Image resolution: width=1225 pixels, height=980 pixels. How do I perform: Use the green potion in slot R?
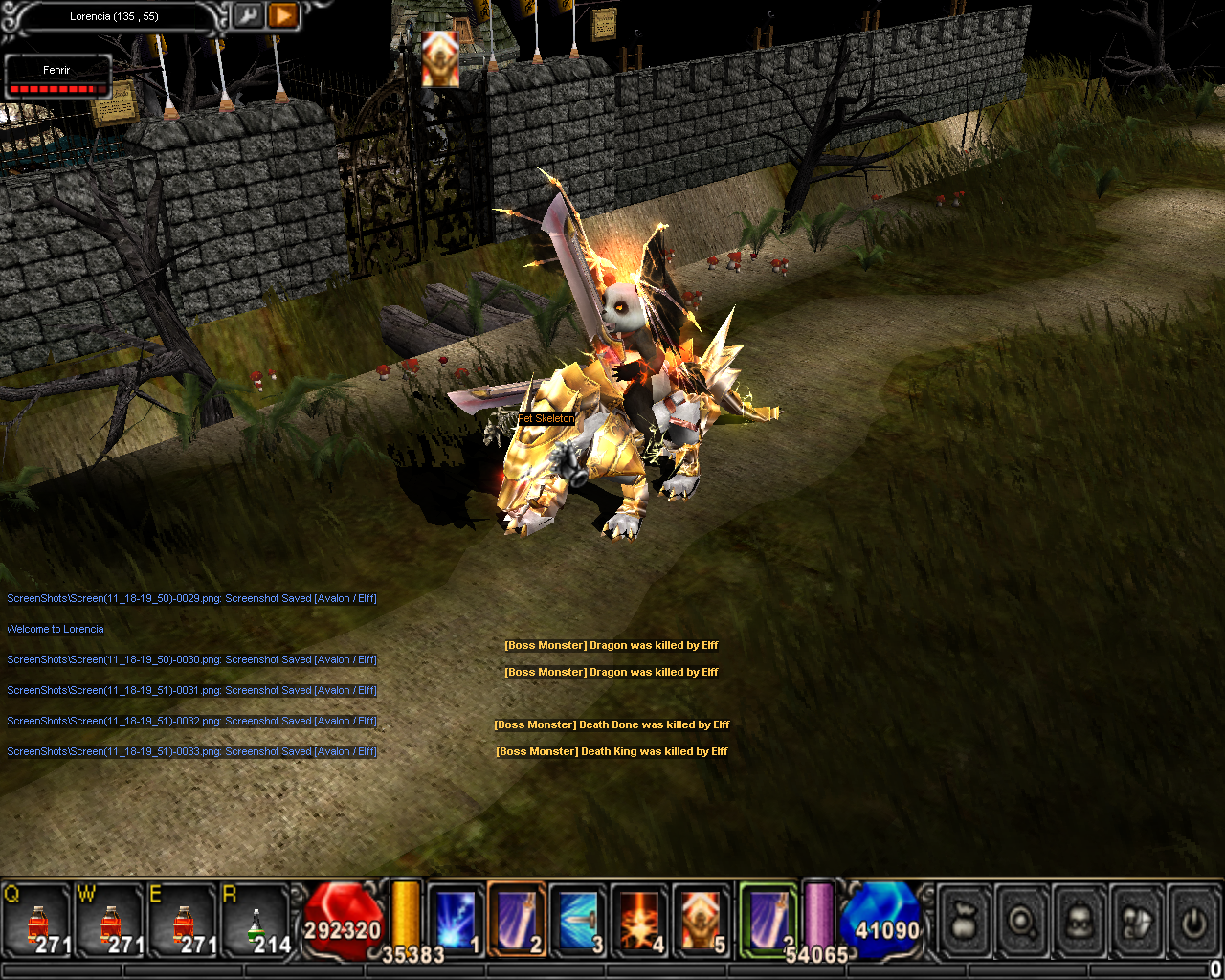pyautogui.click(x=255, y=923)
